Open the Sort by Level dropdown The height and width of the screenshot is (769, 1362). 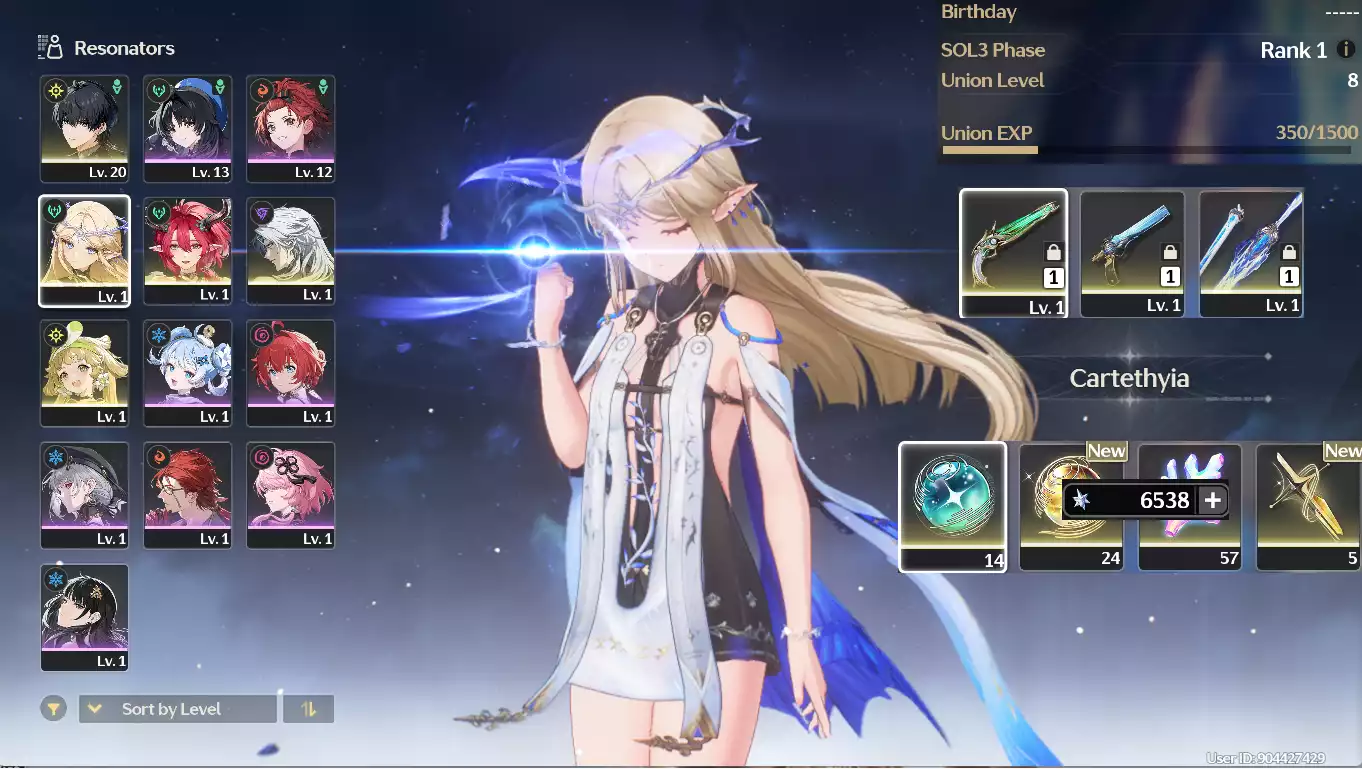pos(177,709)
